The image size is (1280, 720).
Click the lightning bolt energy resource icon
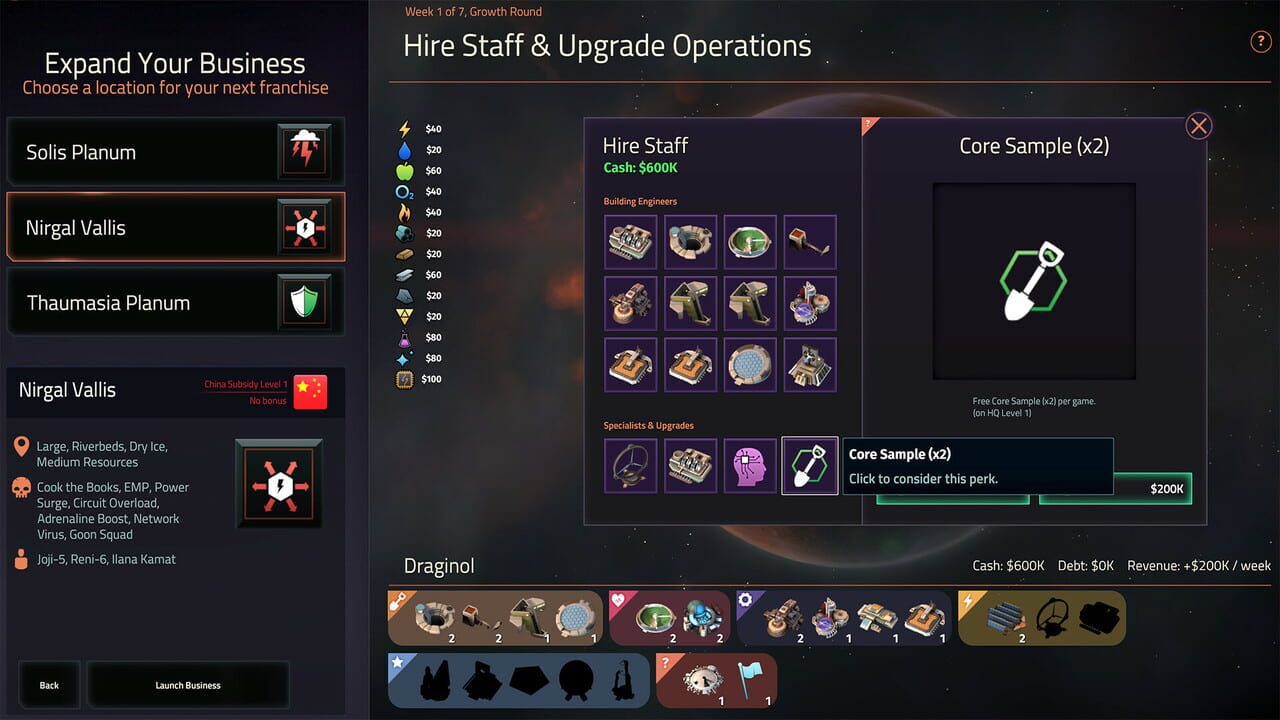pos(404,128)
